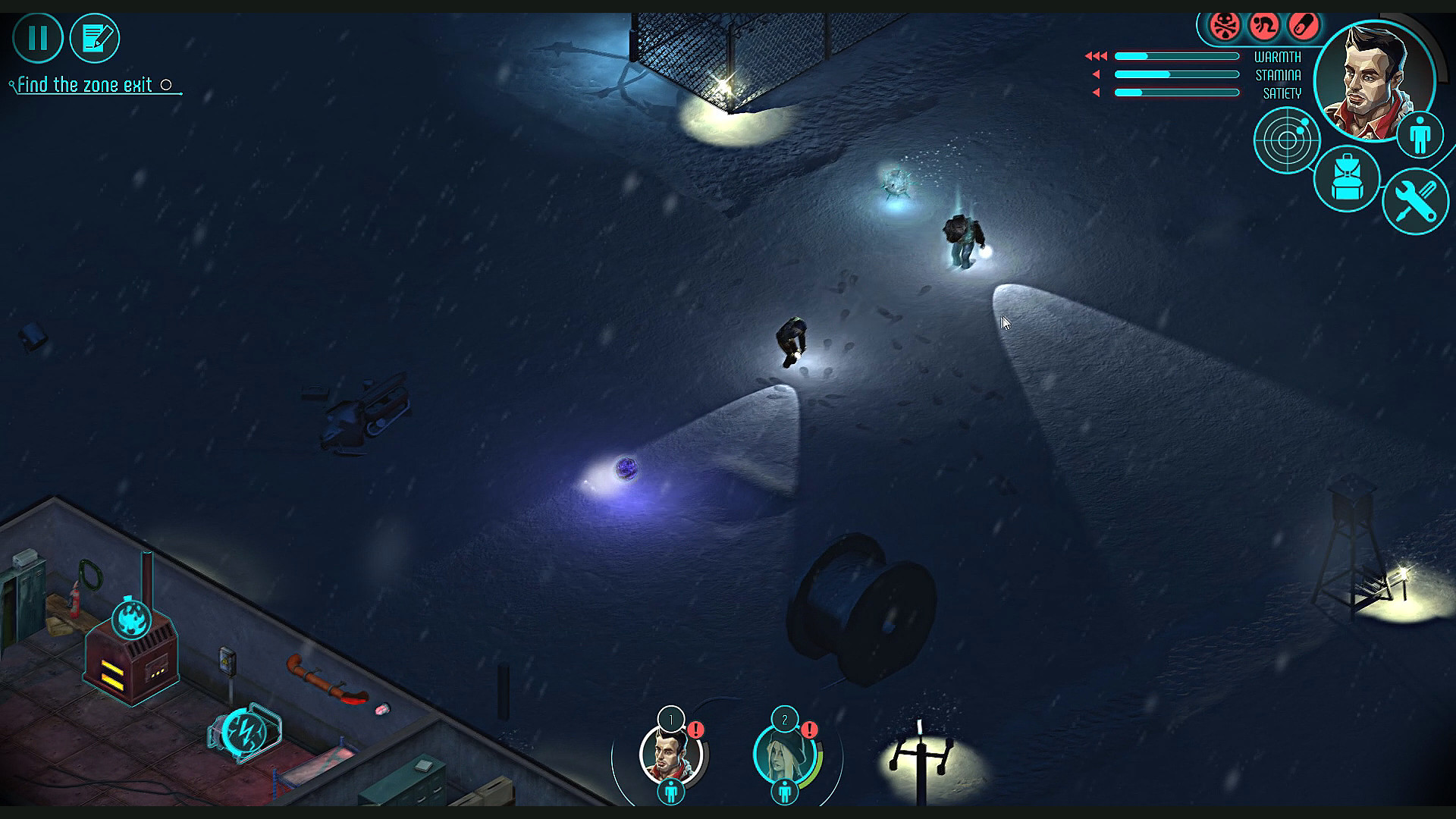The width and height of the screenshot is (1456, 819).
Task: Open the journal notes icon
Action: tap(94, 37)
